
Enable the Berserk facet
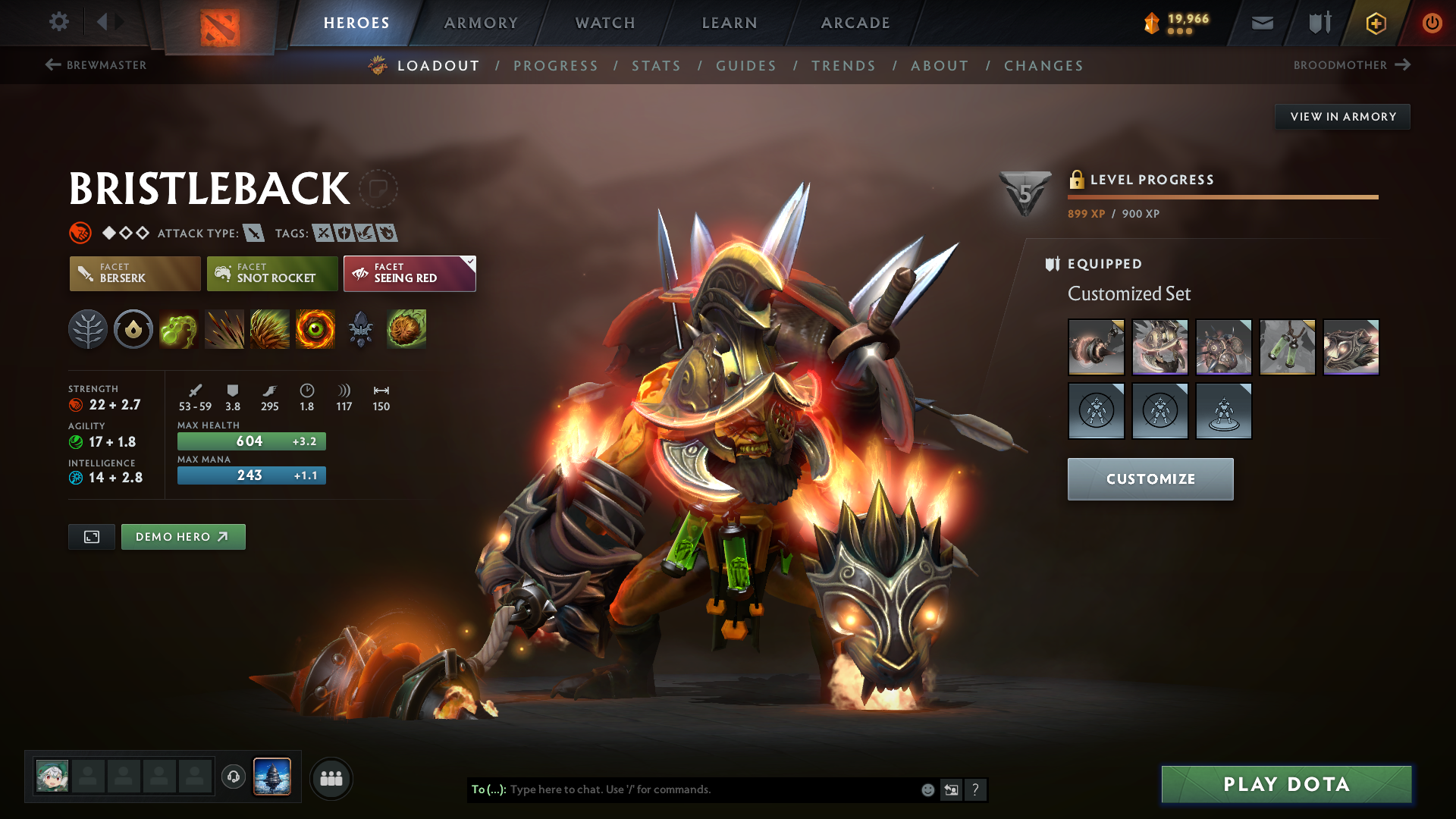pos(134,274)
